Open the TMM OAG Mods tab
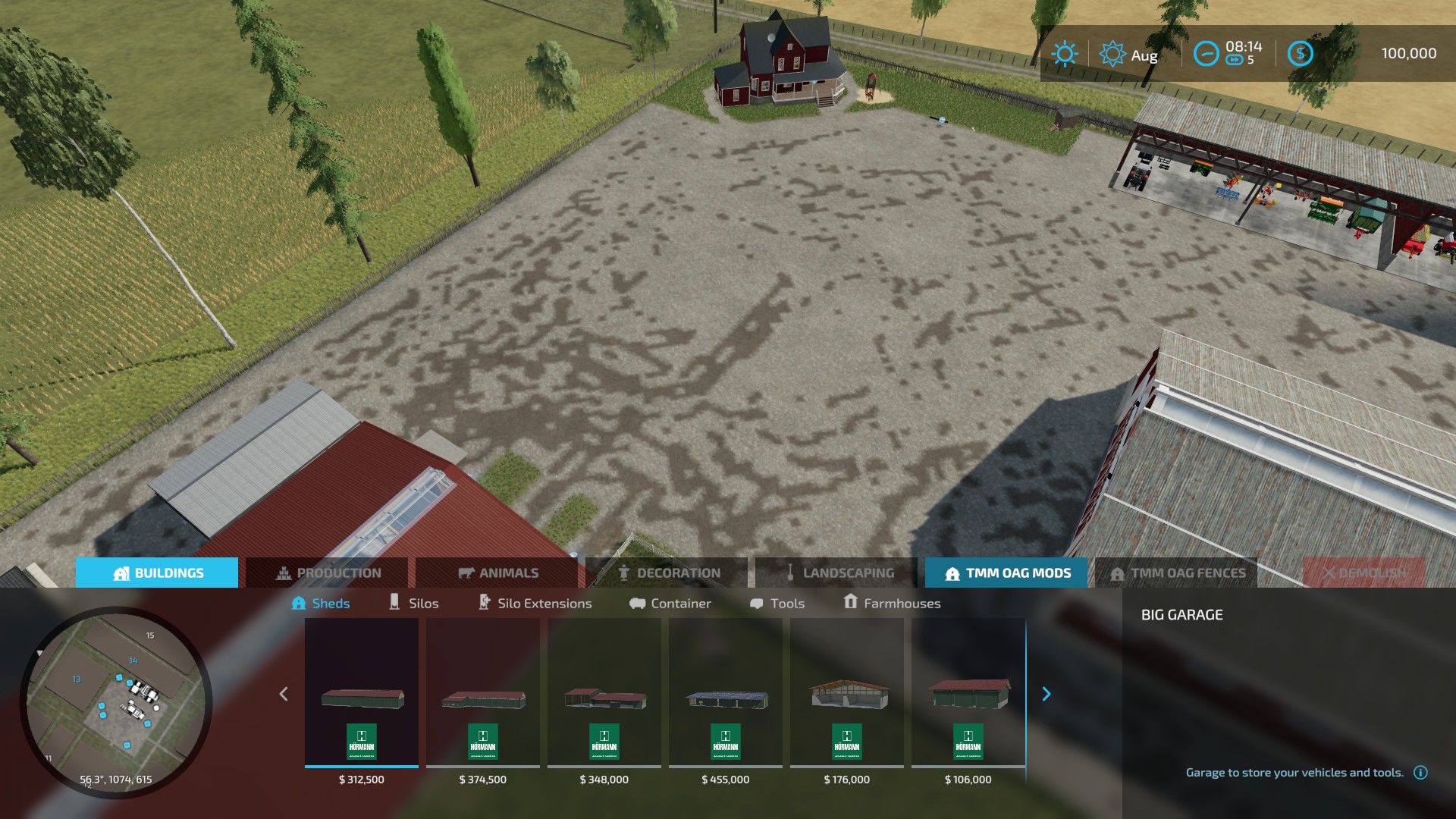Image resolution: width=1456 pixels, height=819 pixels. (x=1006, y=573)
